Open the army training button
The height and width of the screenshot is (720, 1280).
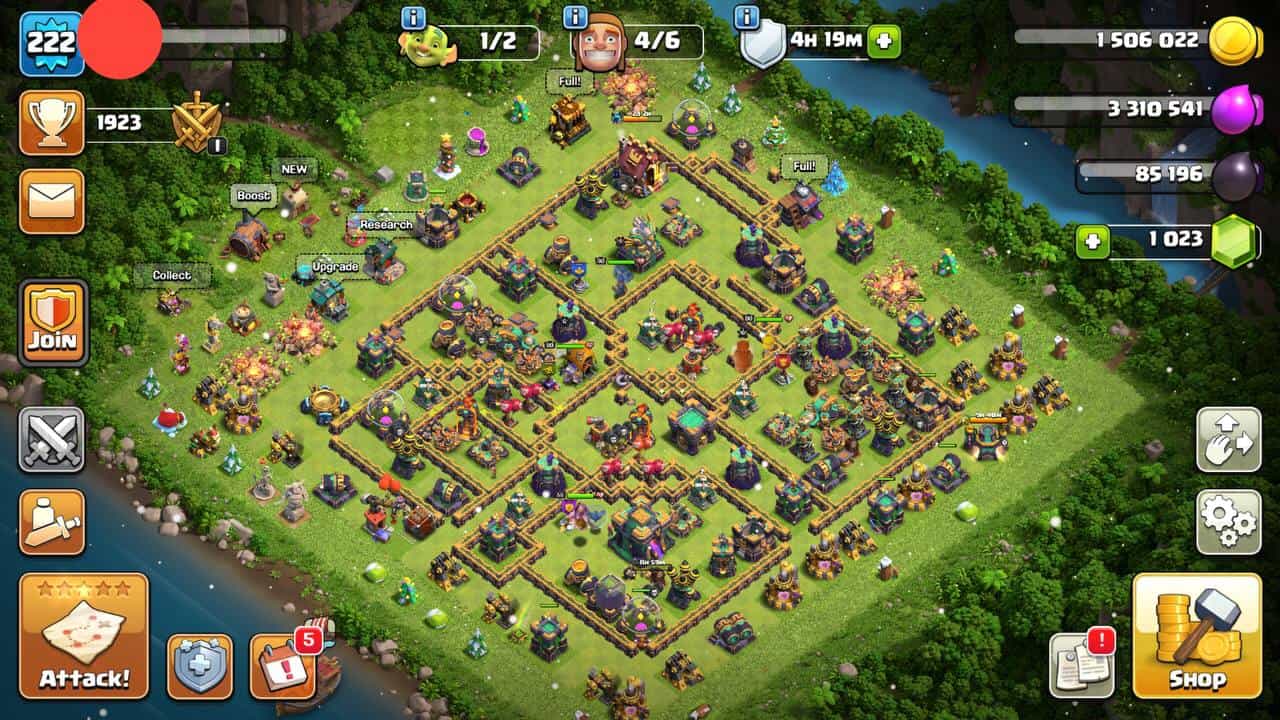point(52,521)
